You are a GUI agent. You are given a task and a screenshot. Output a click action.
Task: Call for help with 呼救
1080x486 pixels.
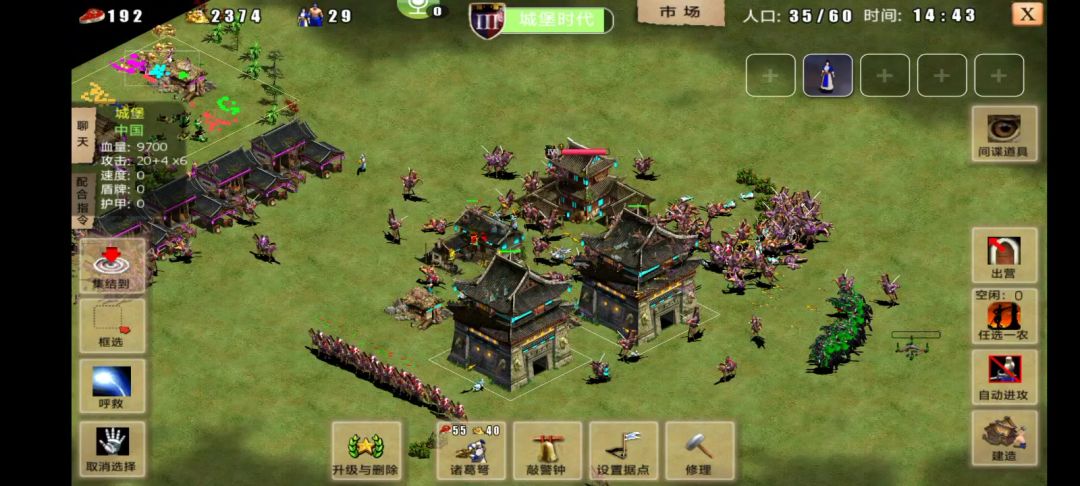click(x=112, y=387)
